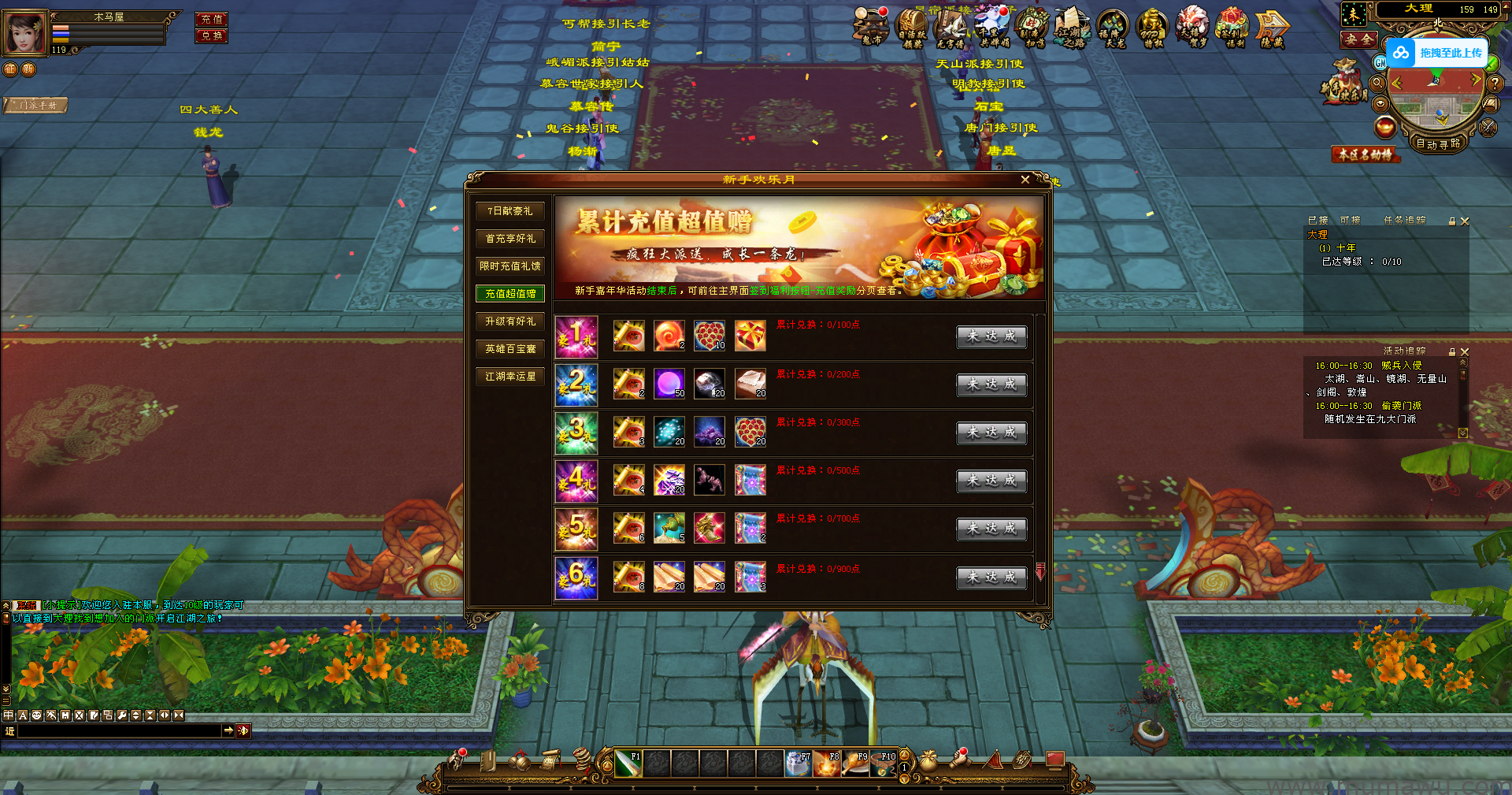
Task: Switch to the 英雄百宝囊 tab
Action: (510, 349)
